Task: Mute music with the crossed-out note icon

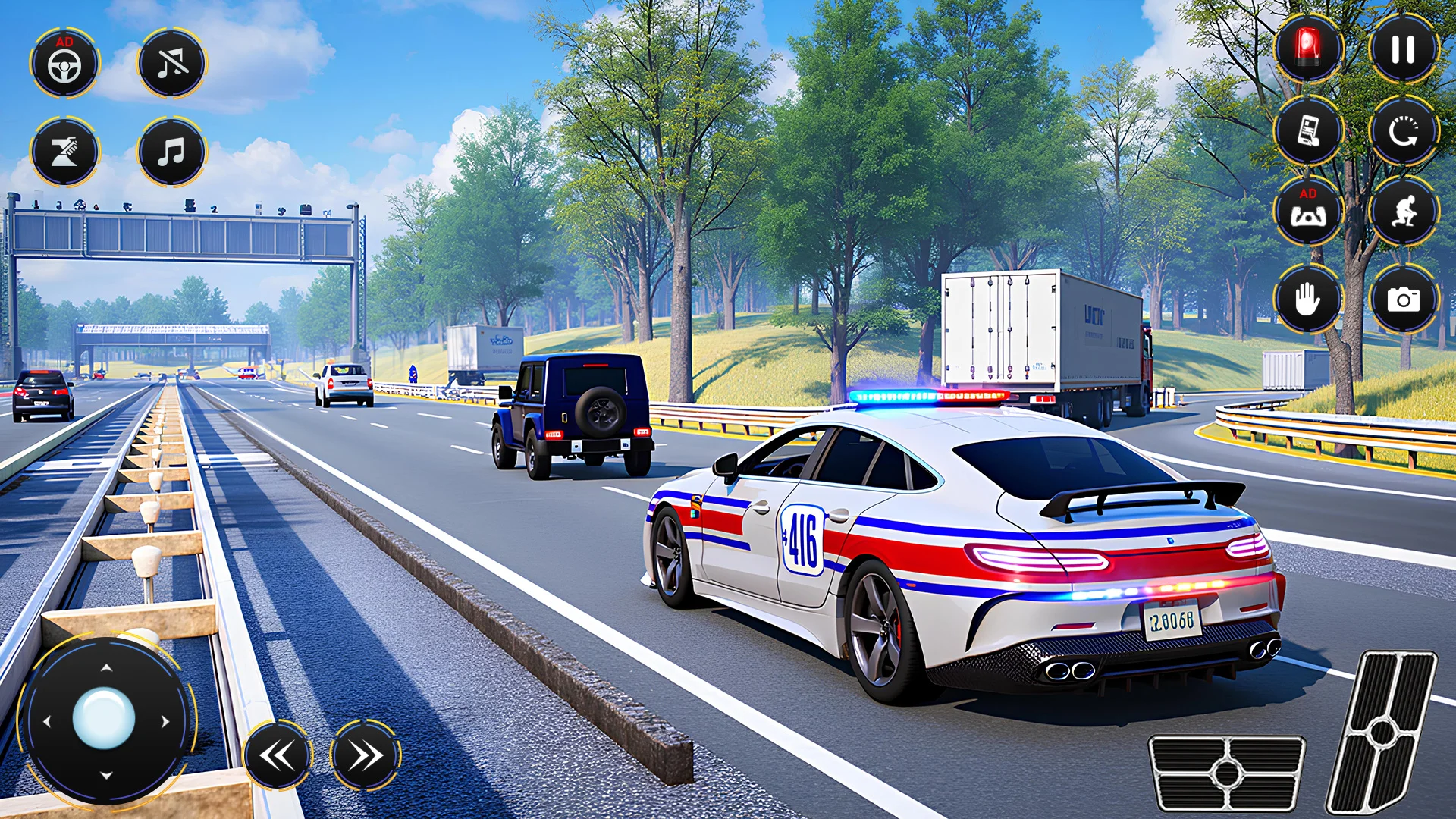Action: (172, 64)
